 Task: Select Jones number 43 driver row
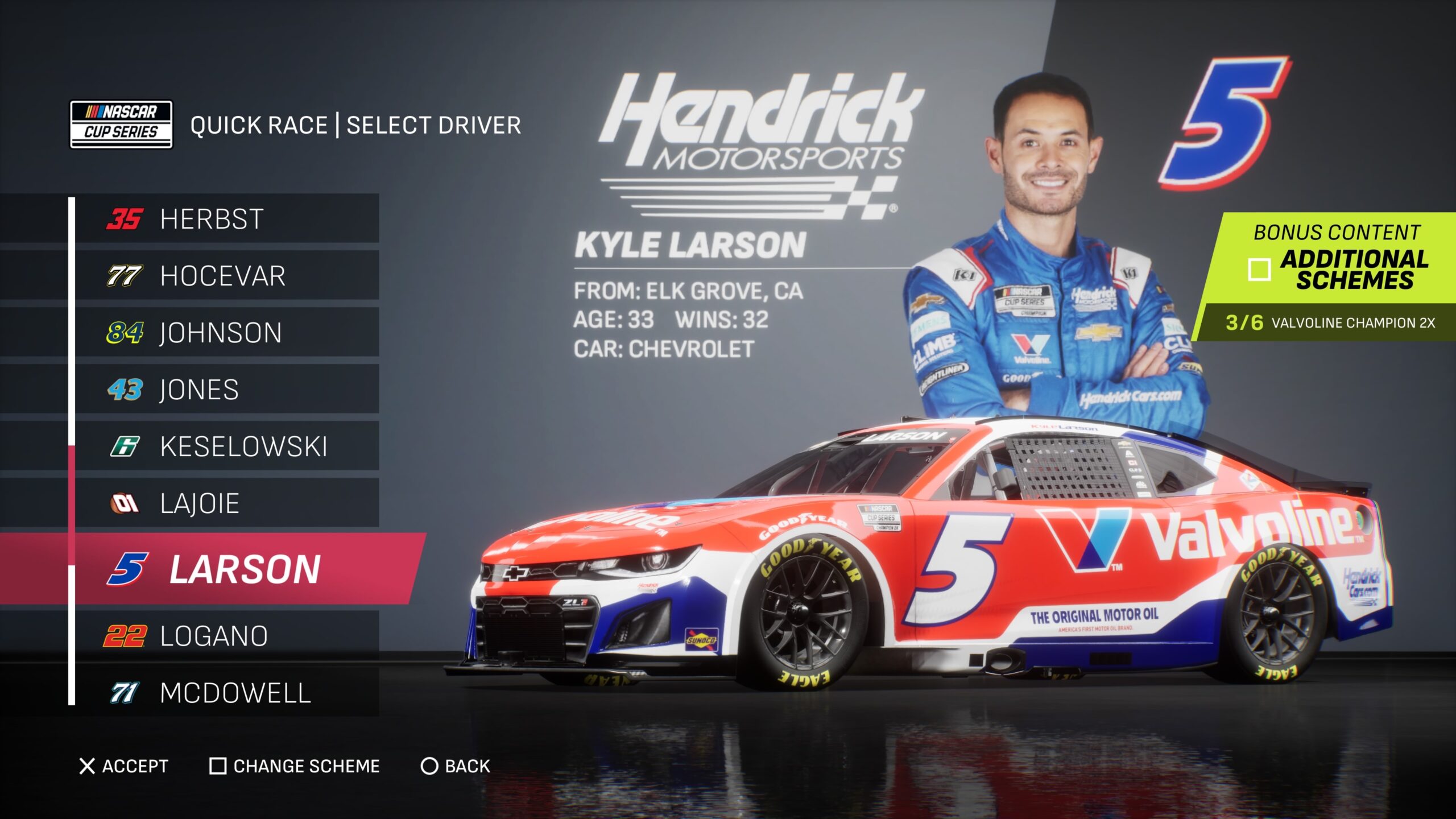[226, 390]
